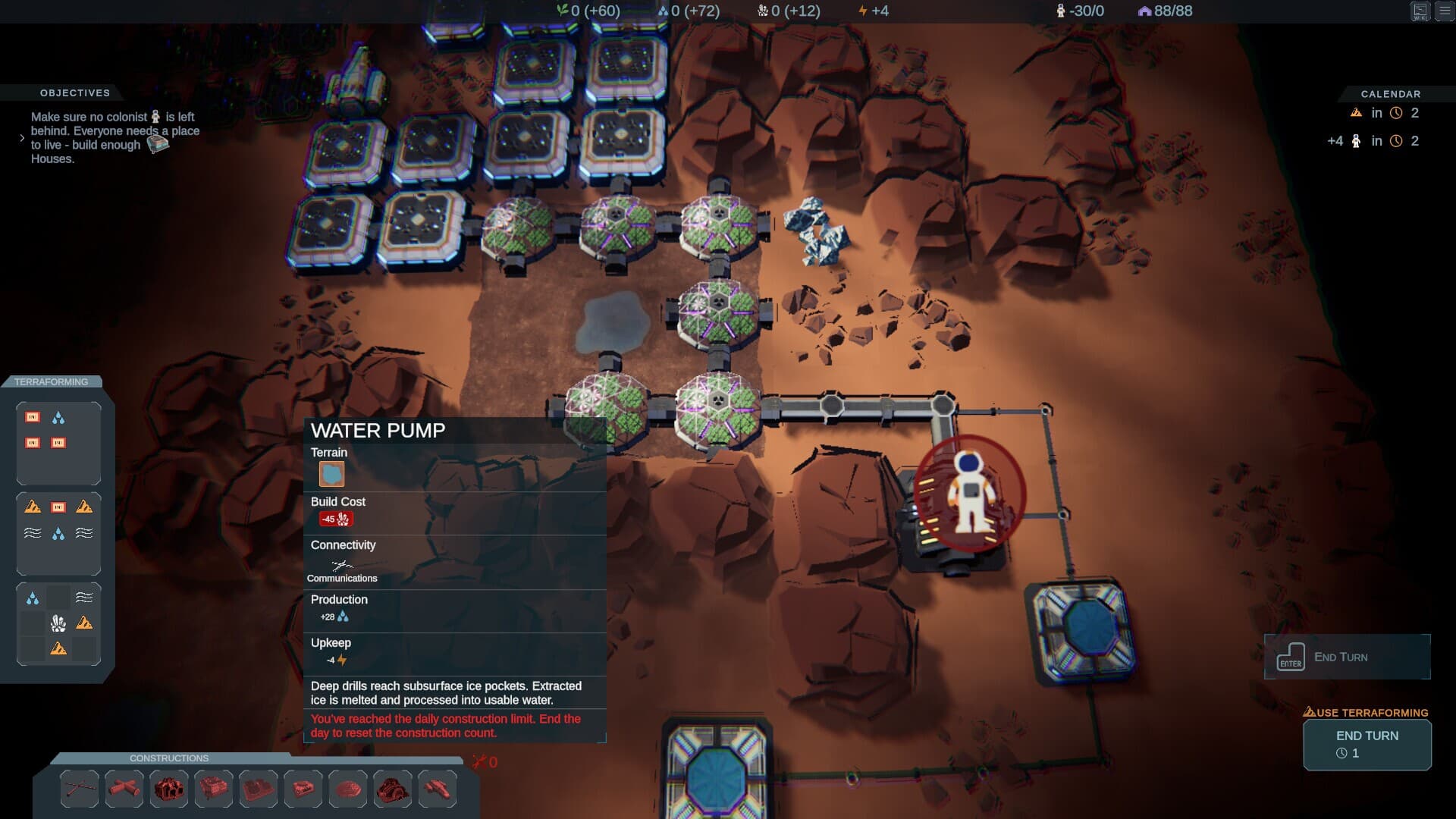Open the Wiki panel
The image size is (1456, 819).
[x=1420, y=11]
